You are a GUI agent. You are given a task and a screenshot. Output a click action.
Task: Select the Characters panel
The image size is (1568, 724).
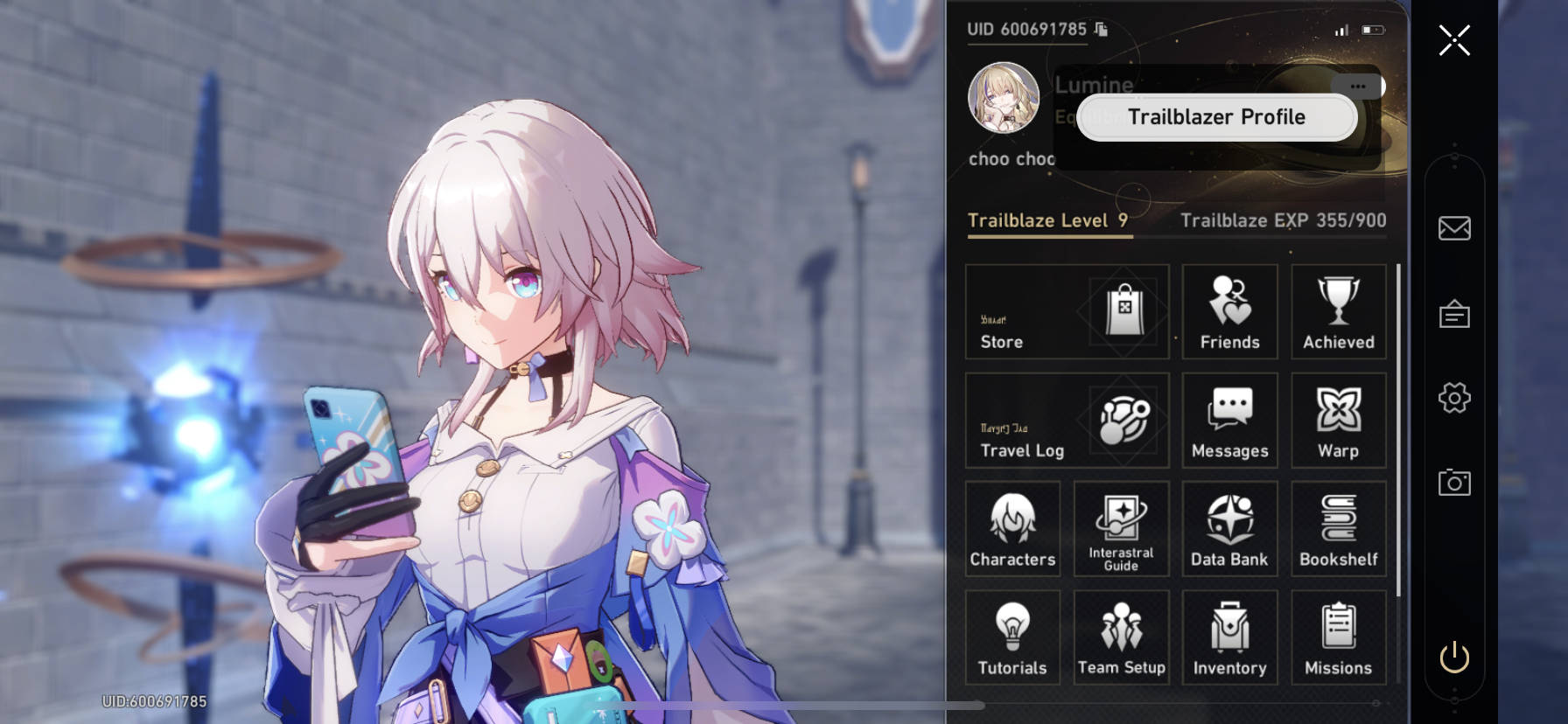click(1012, 529)
